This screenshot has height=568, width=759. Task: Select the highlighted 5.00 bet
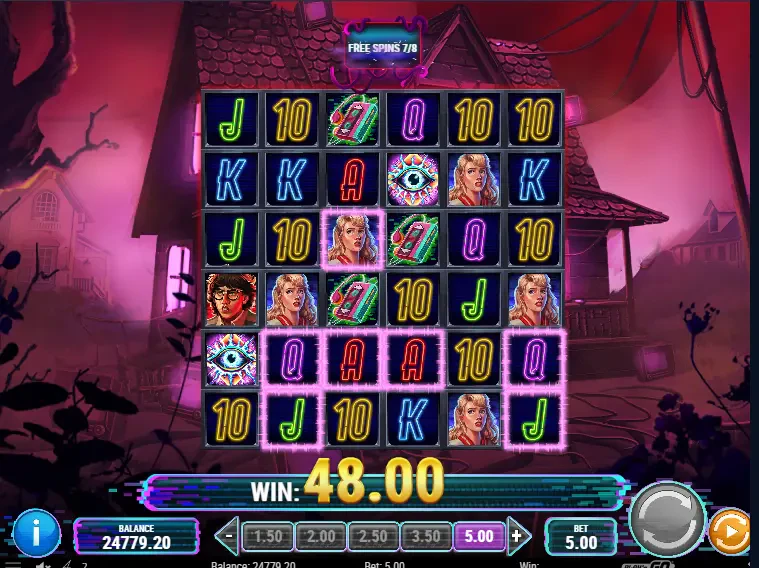click(x=480, y=536)
